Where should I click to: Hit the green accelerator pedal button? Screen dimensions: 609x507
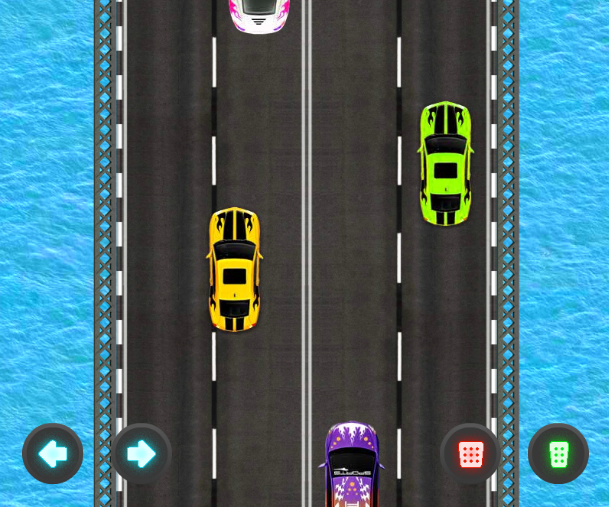click(x=559, y=454)
